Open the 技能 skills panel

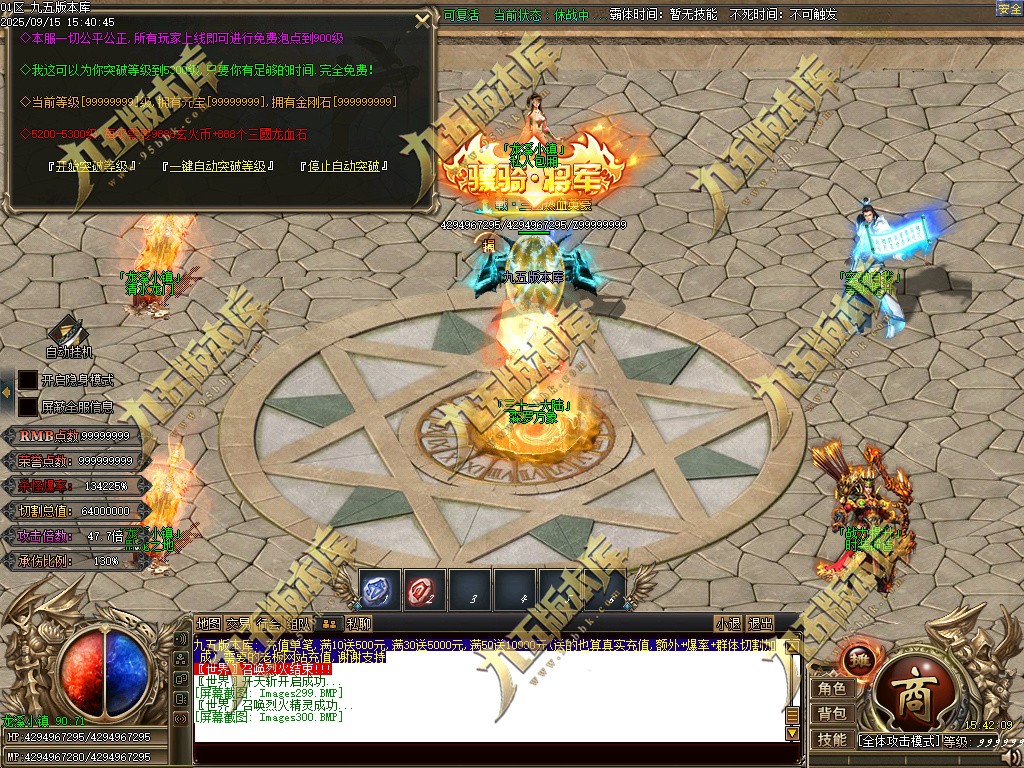tap(832, 740)
